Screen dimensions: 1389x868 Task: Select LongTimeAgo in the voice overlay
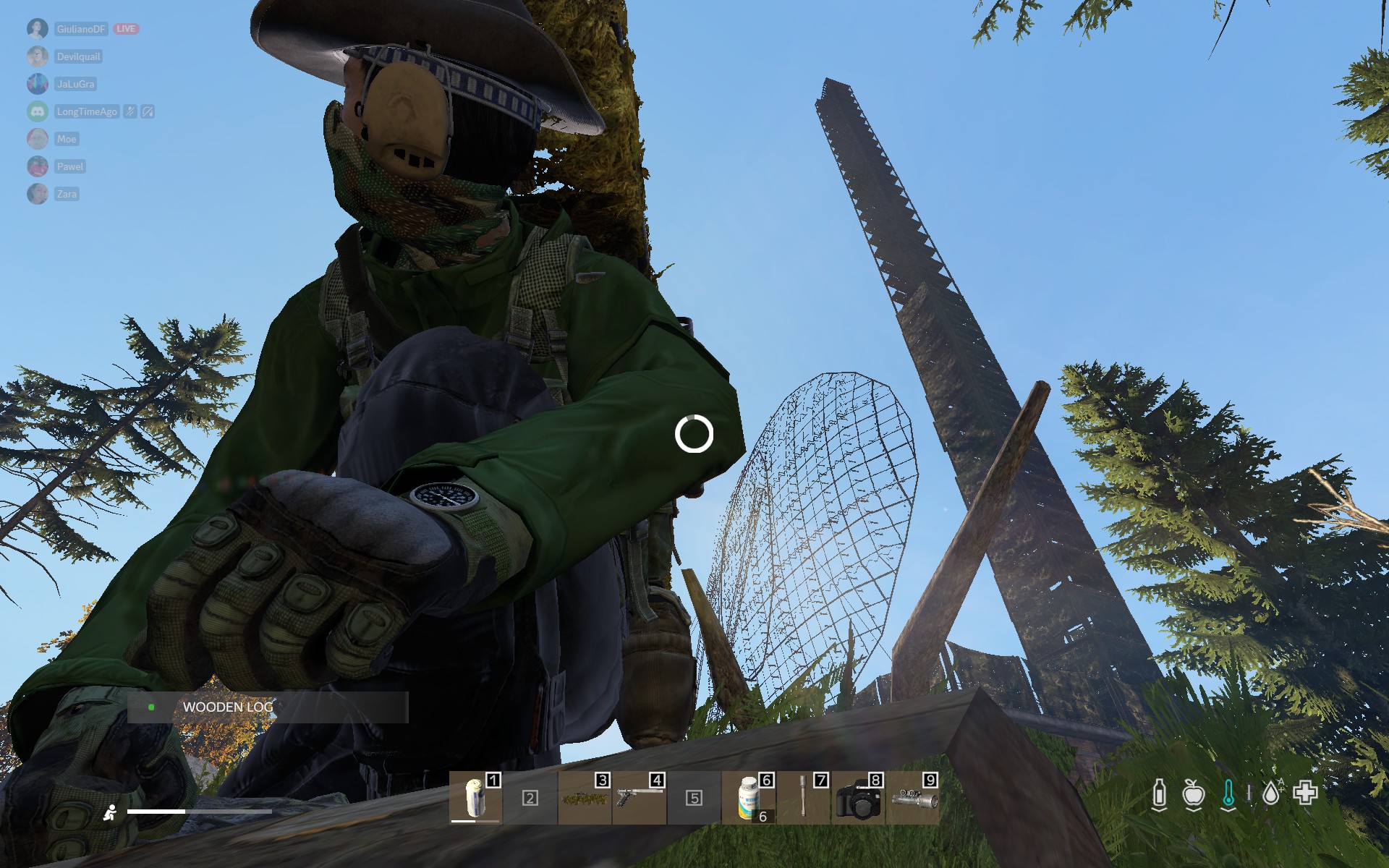pyautogui.click(x=87, y=111)
